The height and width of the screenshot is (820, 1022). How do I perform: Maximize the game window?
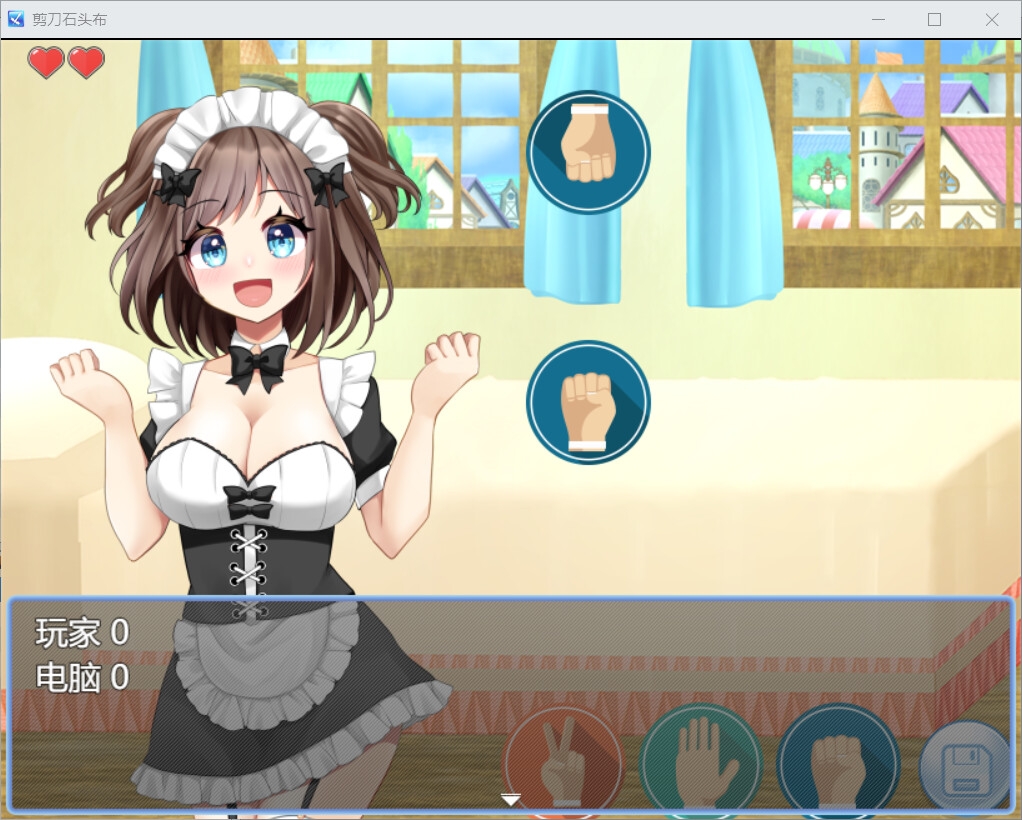point(934,19)
